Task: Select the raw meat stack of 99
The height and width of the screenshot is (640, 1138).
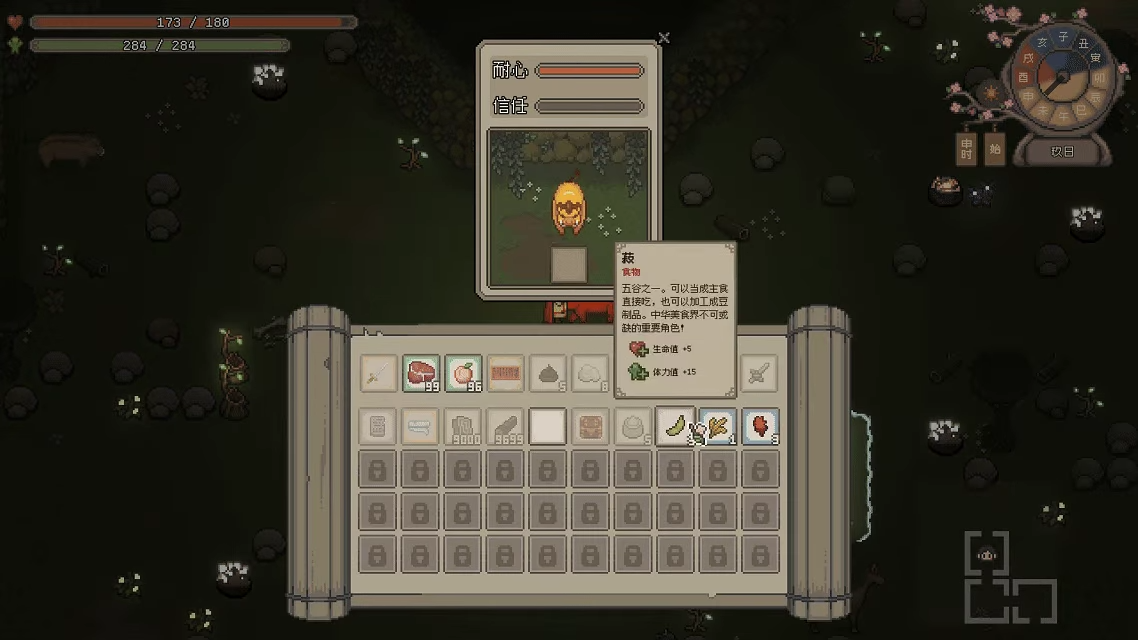Action: coord(421,374)
